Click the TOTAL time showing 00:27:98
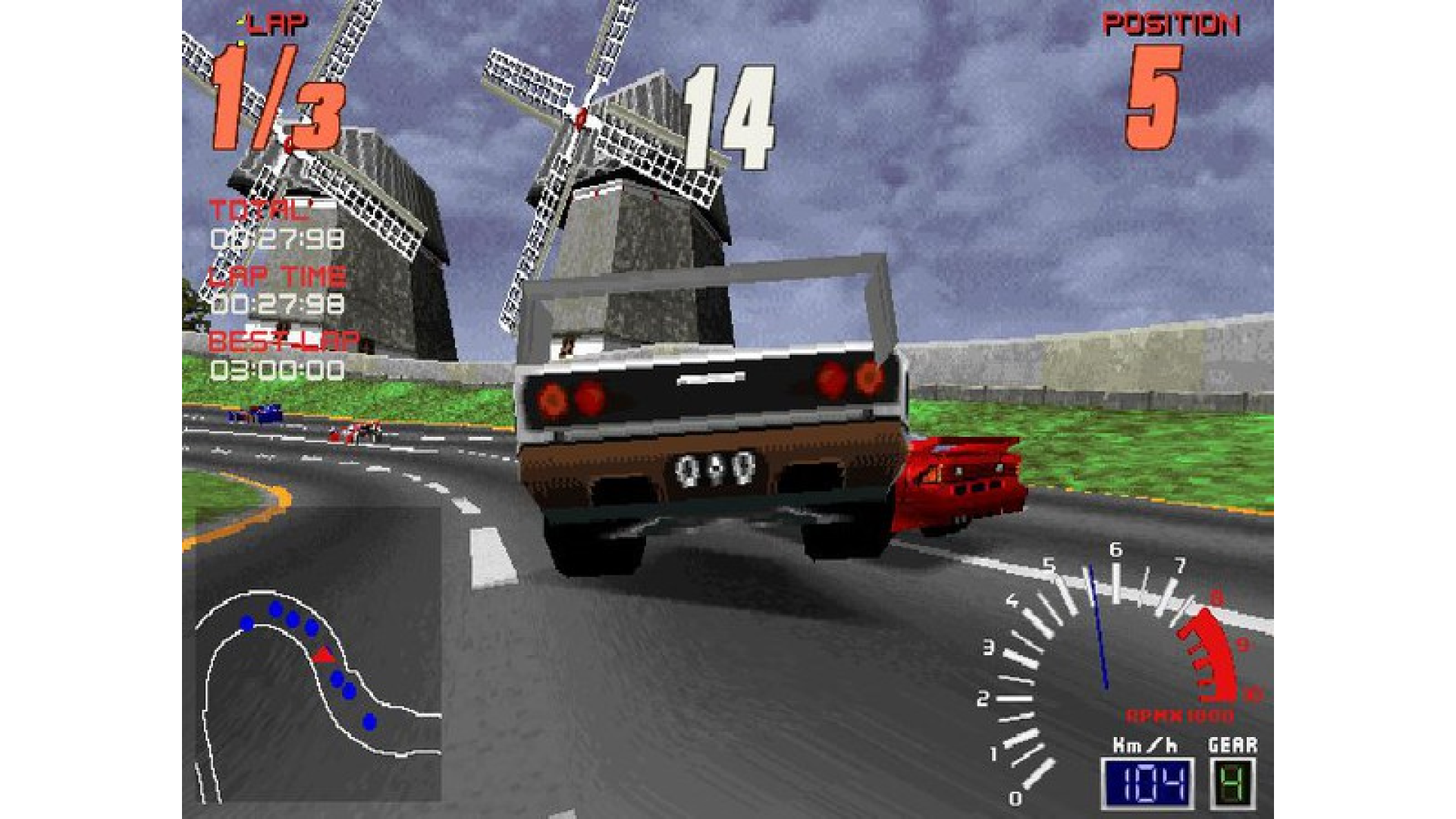1456x819 pixels. tap(277, 237)
